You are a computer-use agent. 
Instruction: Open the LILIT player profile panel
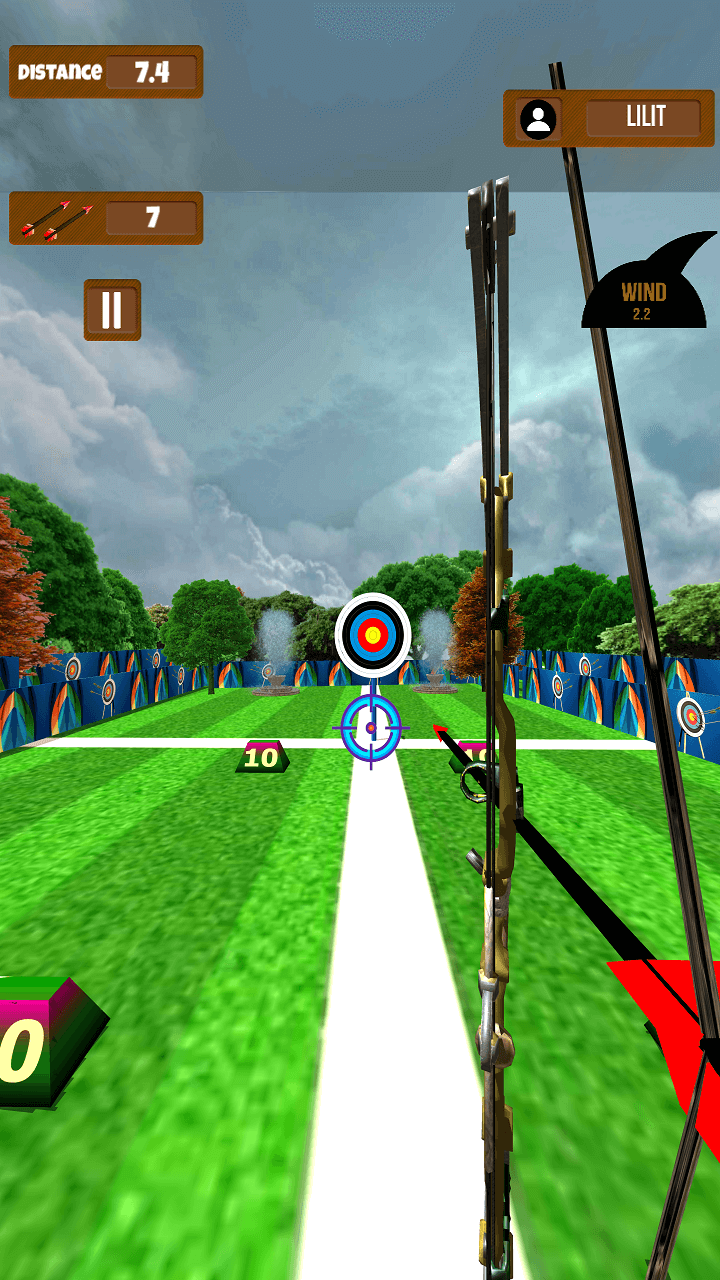point(609,119)
